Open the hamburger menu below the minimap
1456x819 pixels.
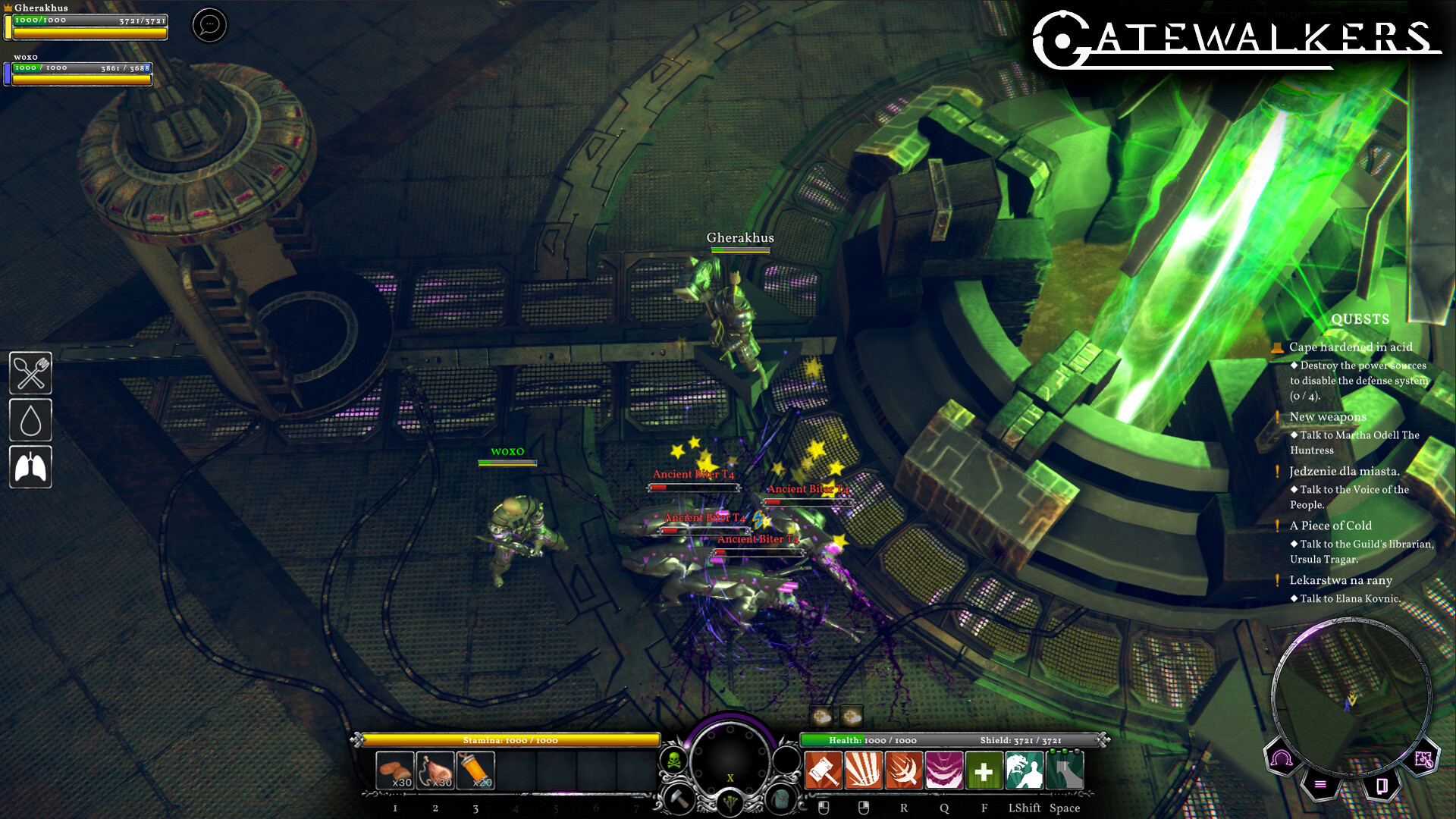click(1319, 784)
